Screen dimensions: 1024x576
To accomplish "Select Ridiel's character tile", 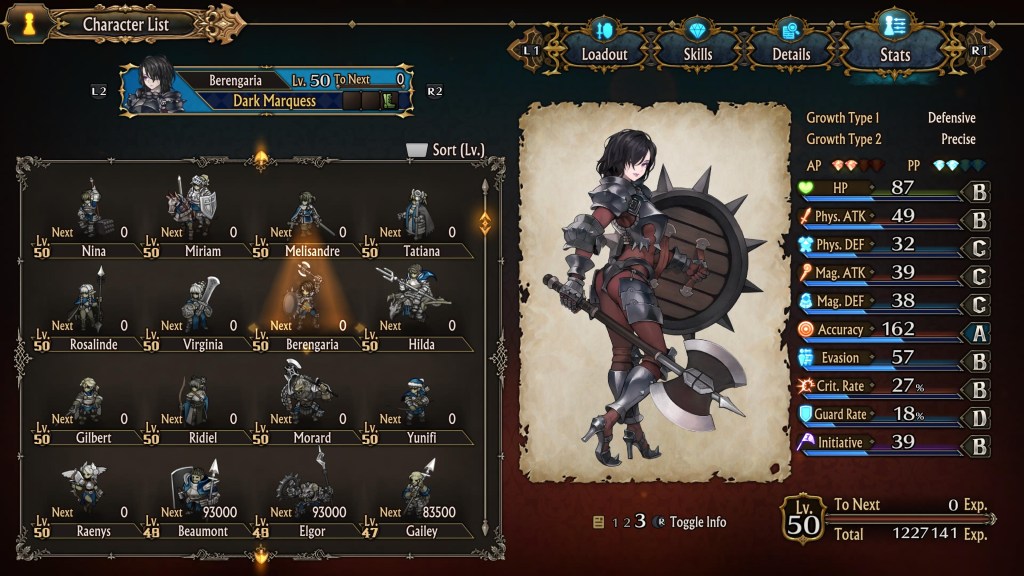I will click(202, 407).
